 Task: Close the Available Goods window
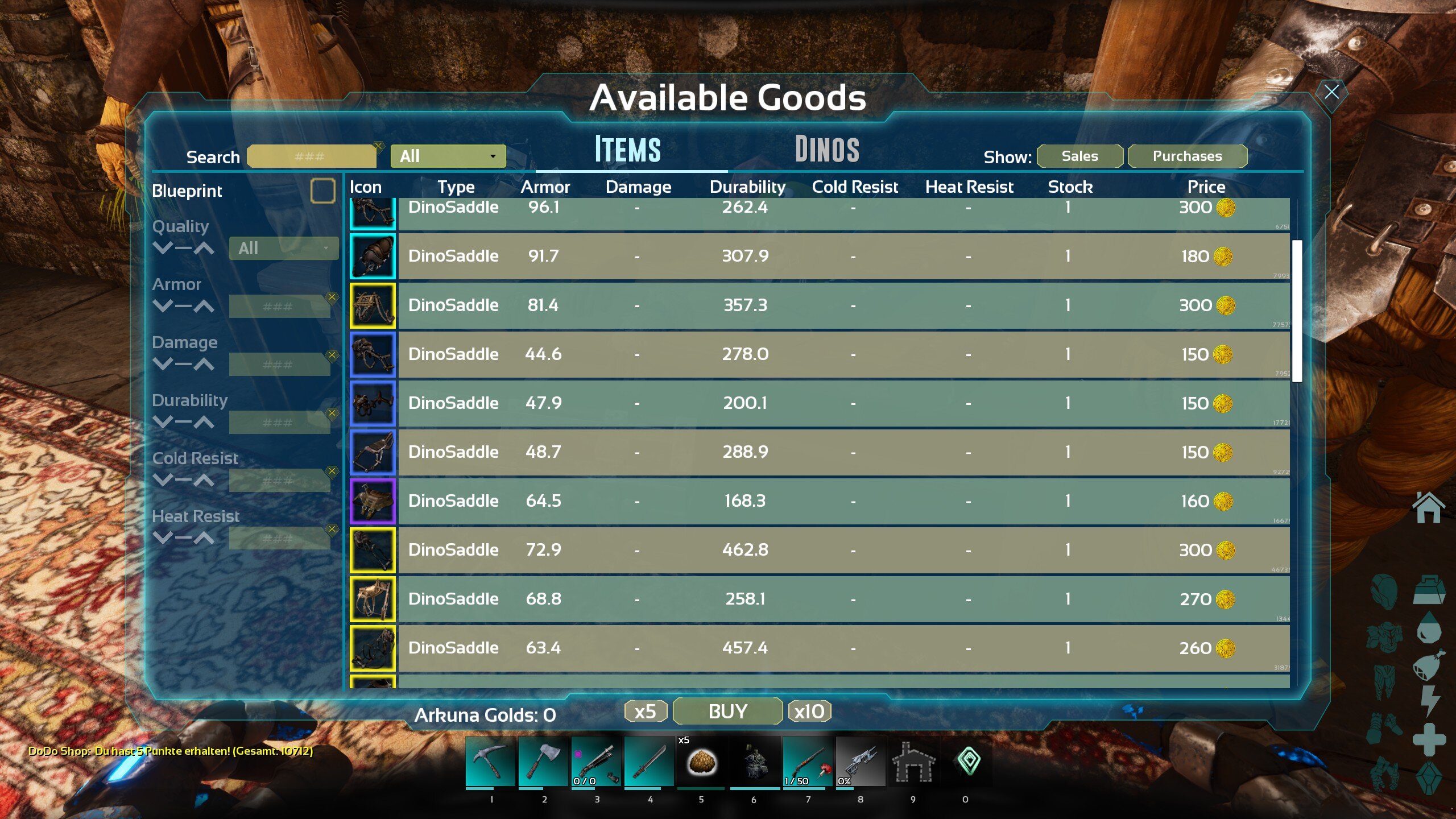click(x=1331, y=92)
